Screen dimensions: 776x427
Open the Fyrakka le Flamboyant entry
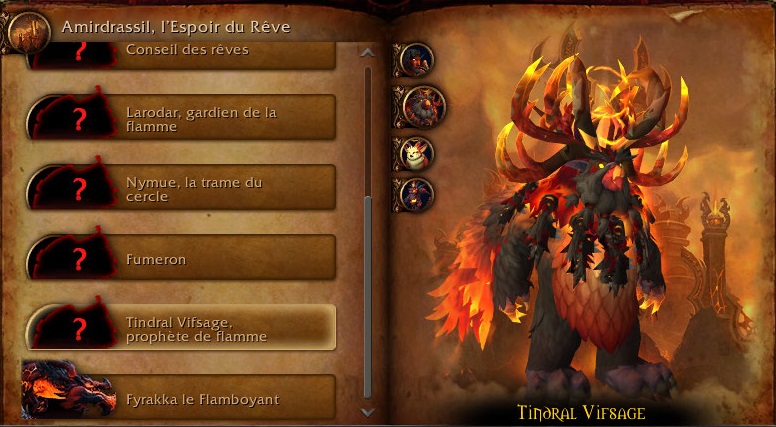180,398
